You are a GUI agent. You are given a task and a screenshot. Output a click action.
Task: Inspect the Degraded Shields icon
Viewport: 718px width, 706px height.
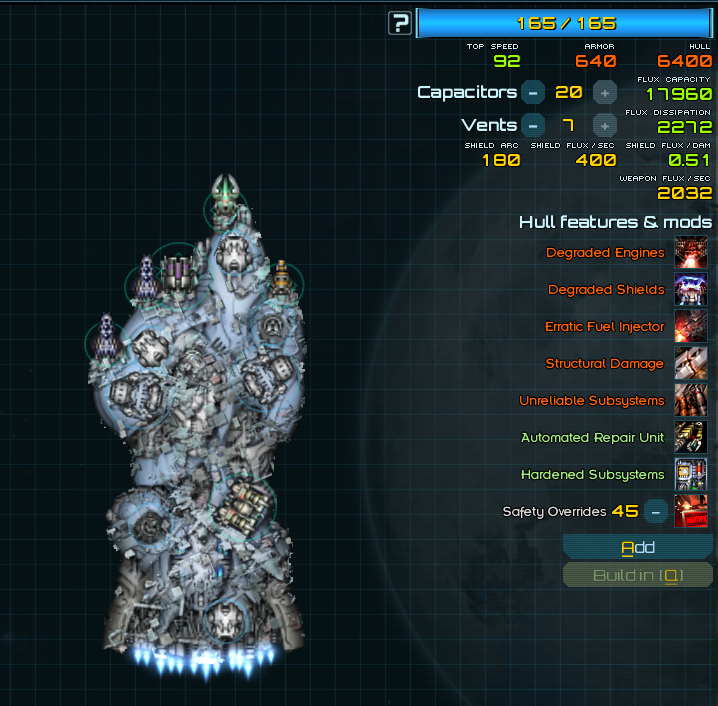[691, 290]
